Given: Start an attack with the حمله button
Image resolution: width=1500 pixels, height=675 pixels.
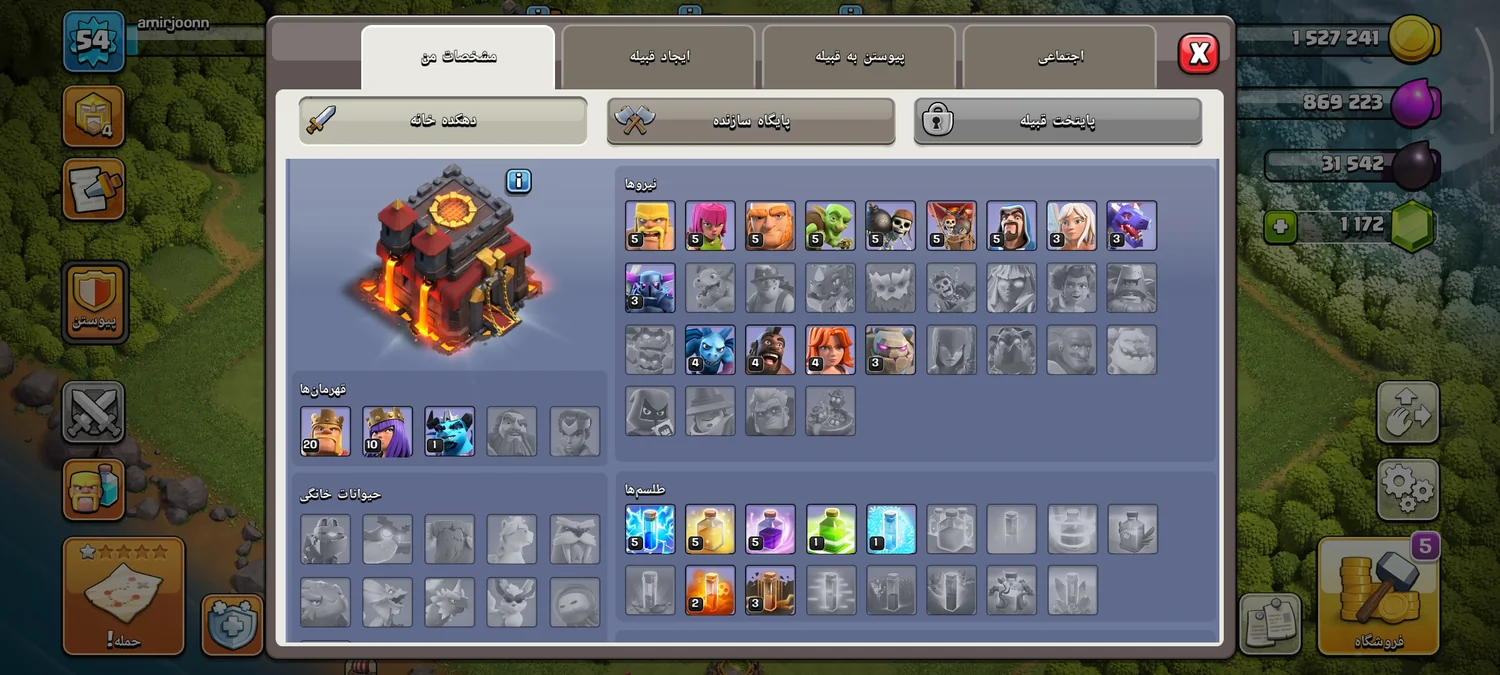Looking at the screenshot, I should coord(124,597).
